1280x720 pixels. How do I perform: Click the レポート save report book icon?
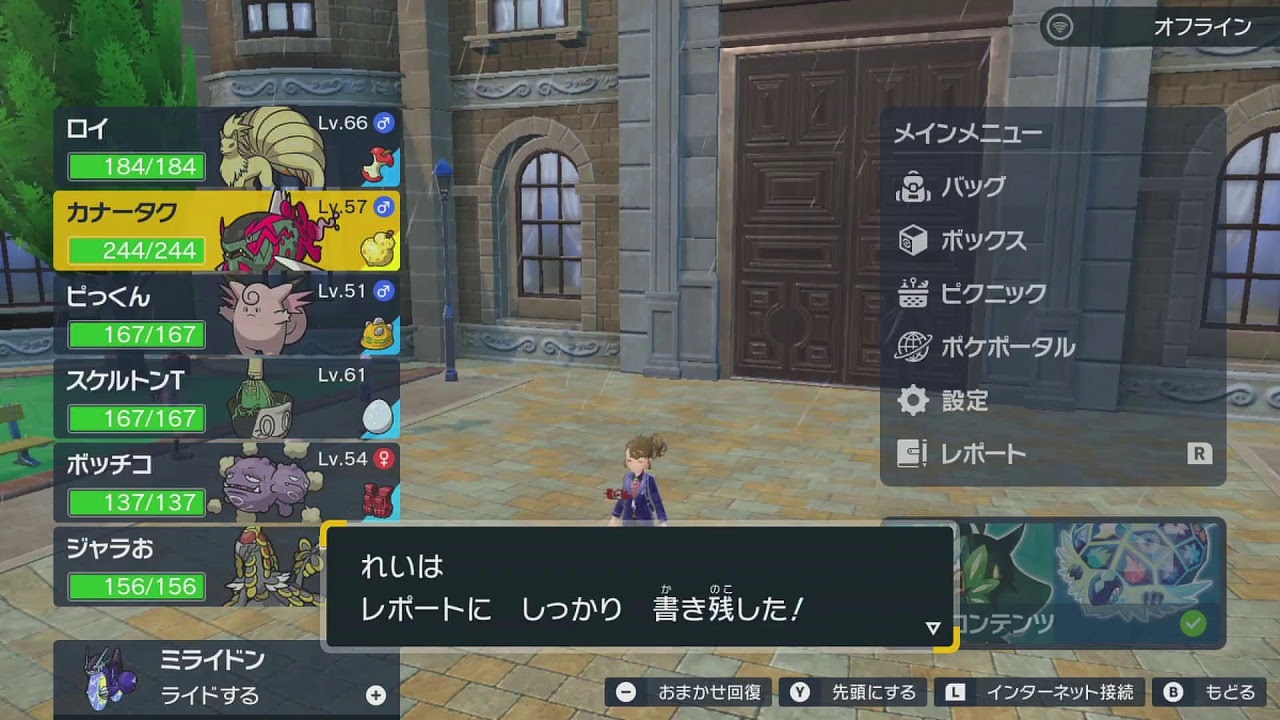pos(914,452)
